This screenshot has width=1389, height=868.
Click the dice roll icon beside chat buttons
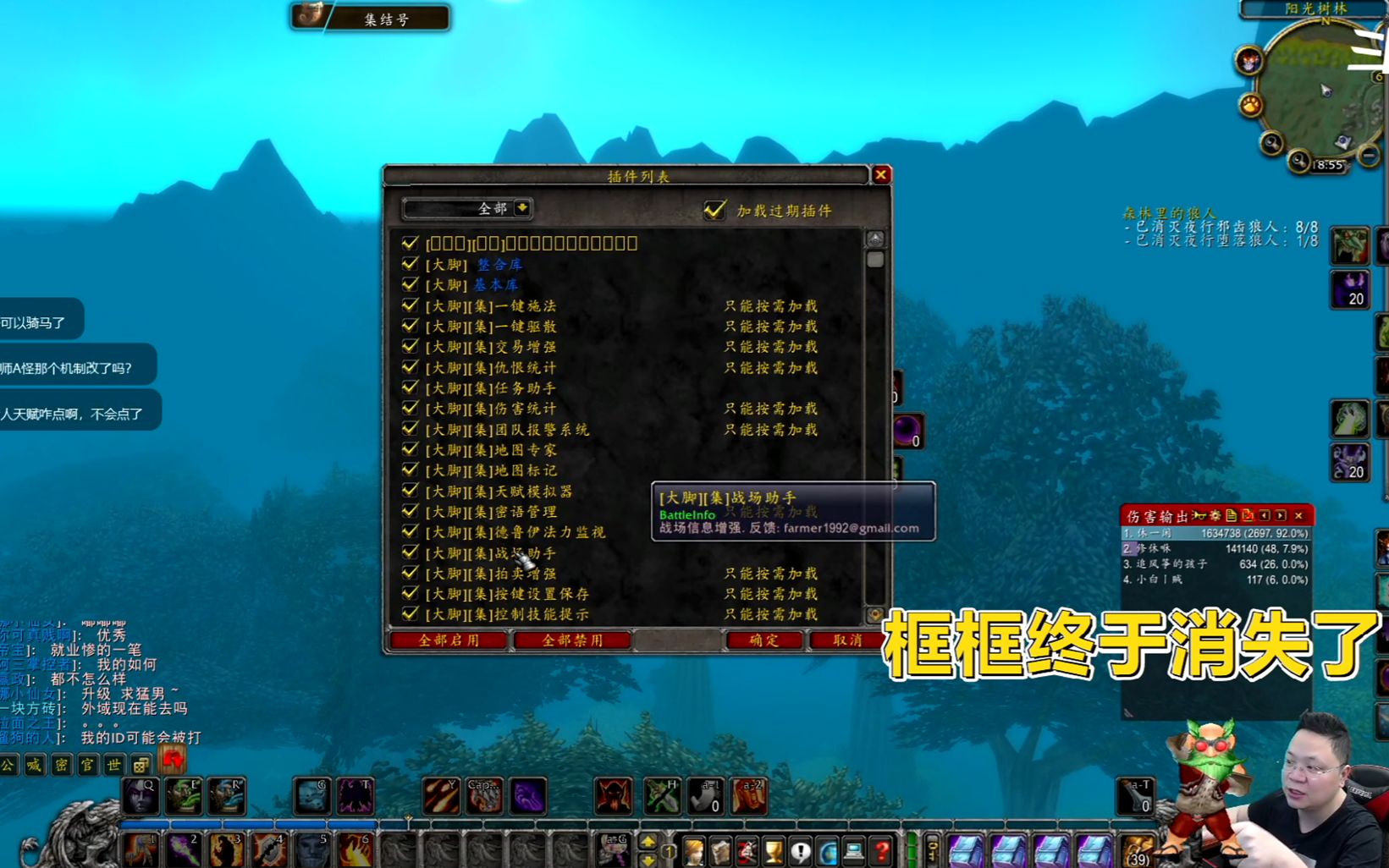click(141, 766)
